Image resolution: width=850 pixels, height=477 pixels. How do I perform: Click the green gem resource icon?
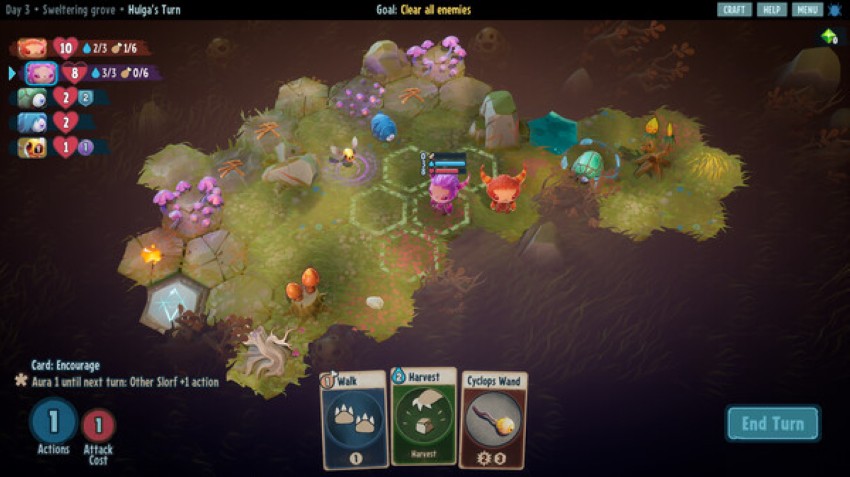tap(828, 37)
